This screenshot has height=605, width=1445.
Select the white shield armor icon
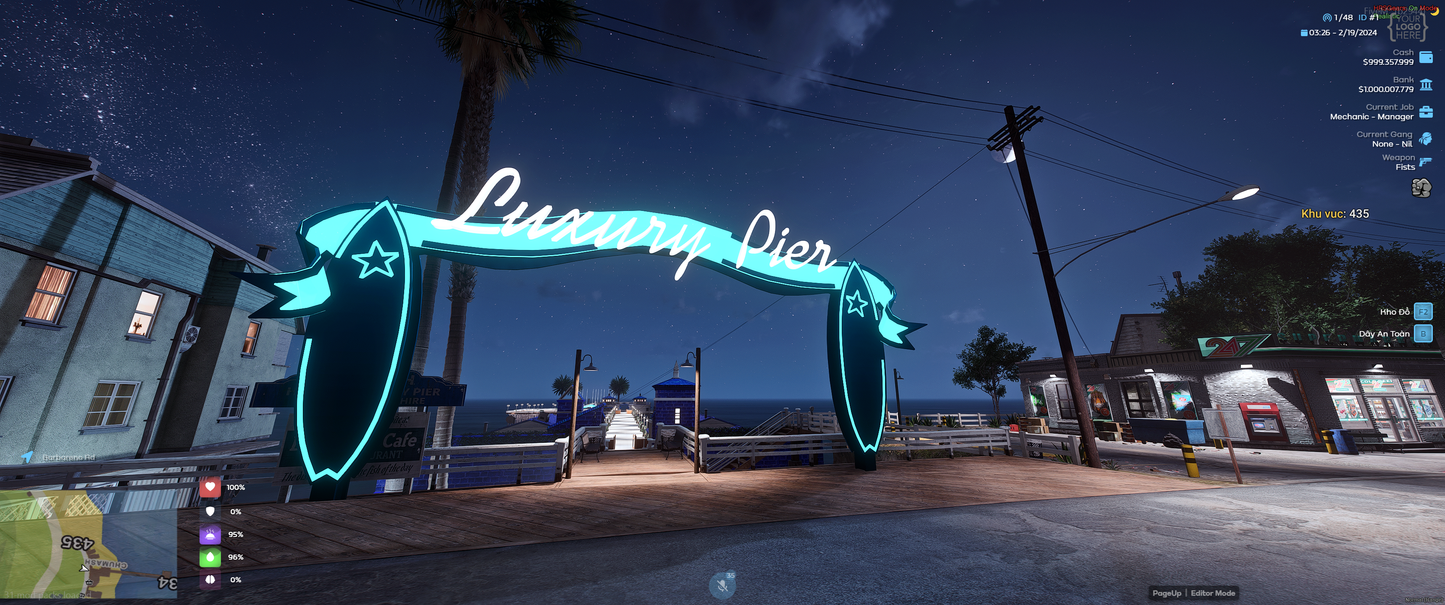click(x=210, y=511)
